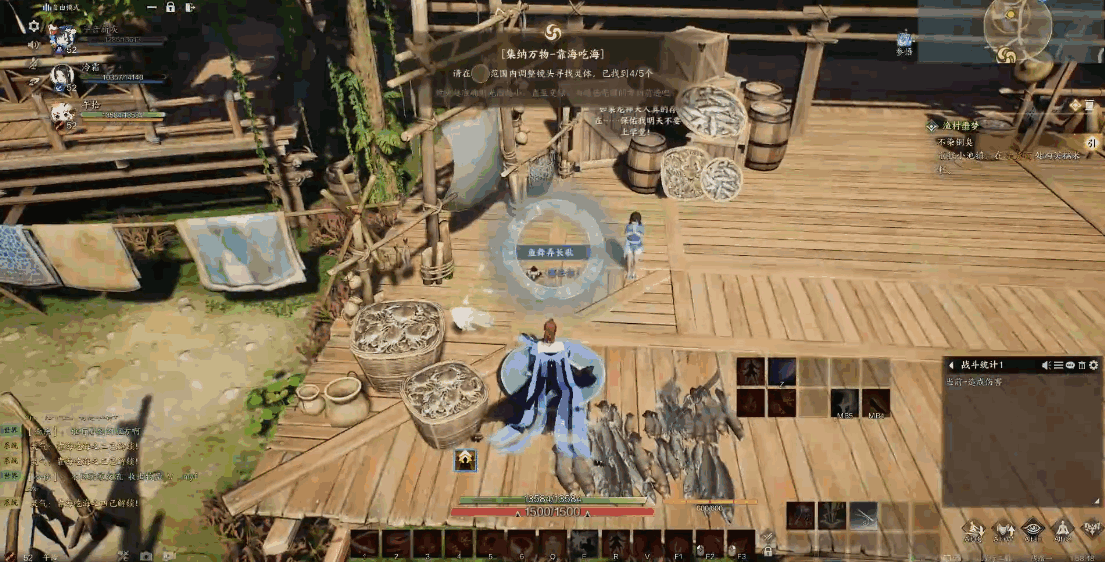Click the chat bubble icon in 战斗统计 header
Image resolution: width=1105 pixels, height=562 pixels.
(x=1070, y=366)
